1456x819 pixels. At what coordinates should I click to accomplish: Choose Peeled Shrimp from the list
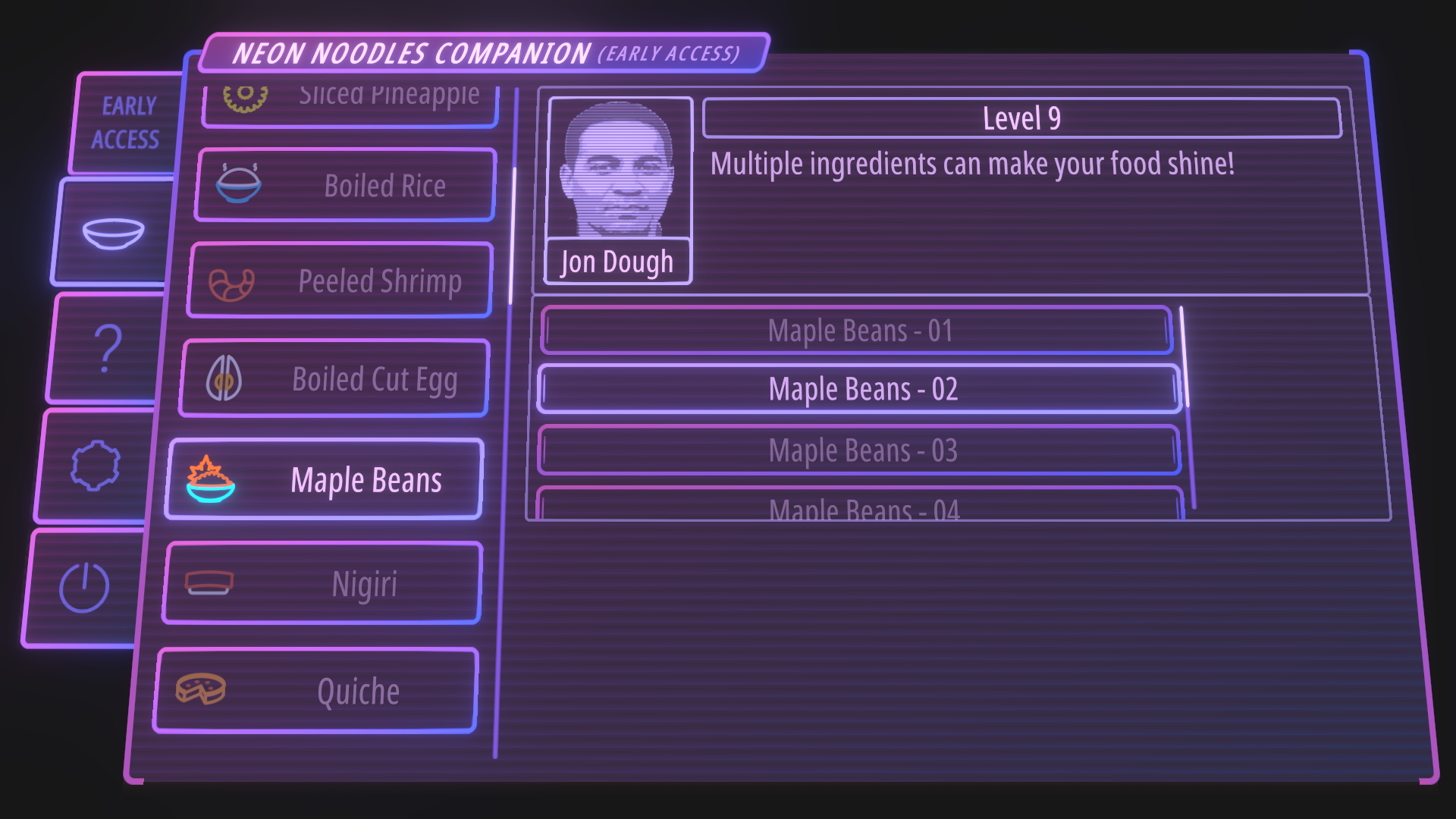[x=340, y=281]
